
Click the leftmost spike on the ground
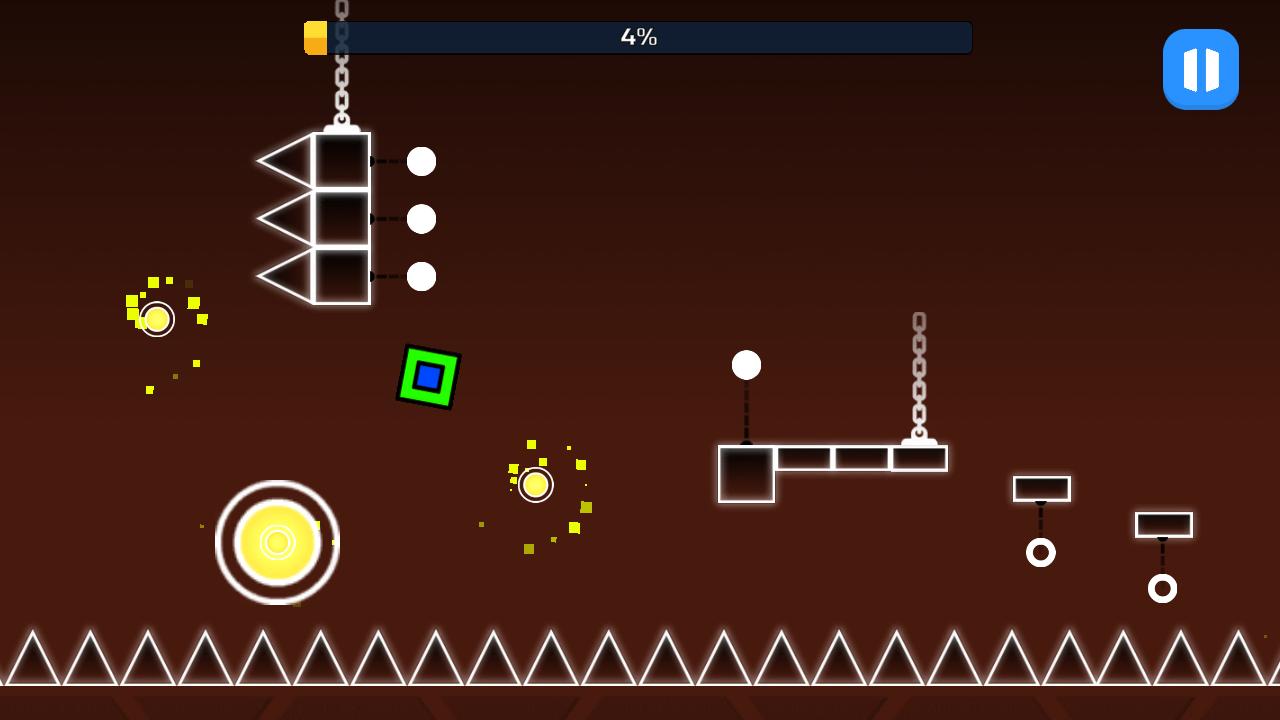click(30, 655)
